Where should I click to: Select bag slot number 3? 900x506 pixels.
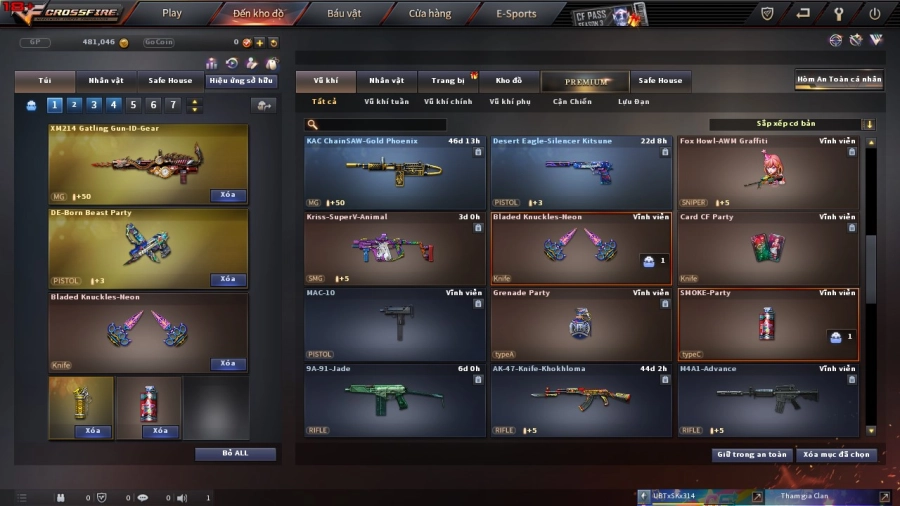(x=93, y=105)
